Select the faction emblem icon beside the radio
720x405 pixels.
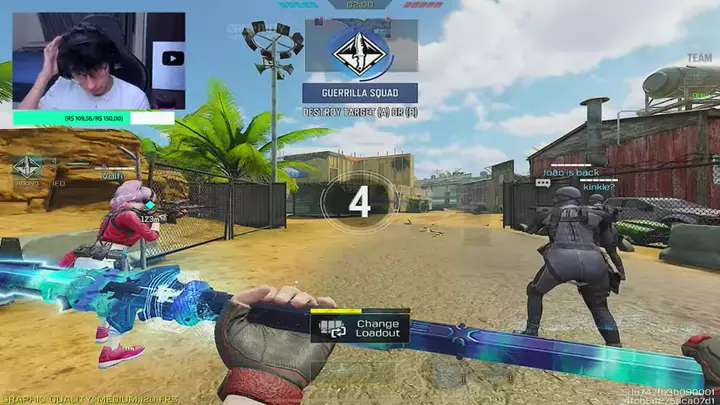coord(27,167)
